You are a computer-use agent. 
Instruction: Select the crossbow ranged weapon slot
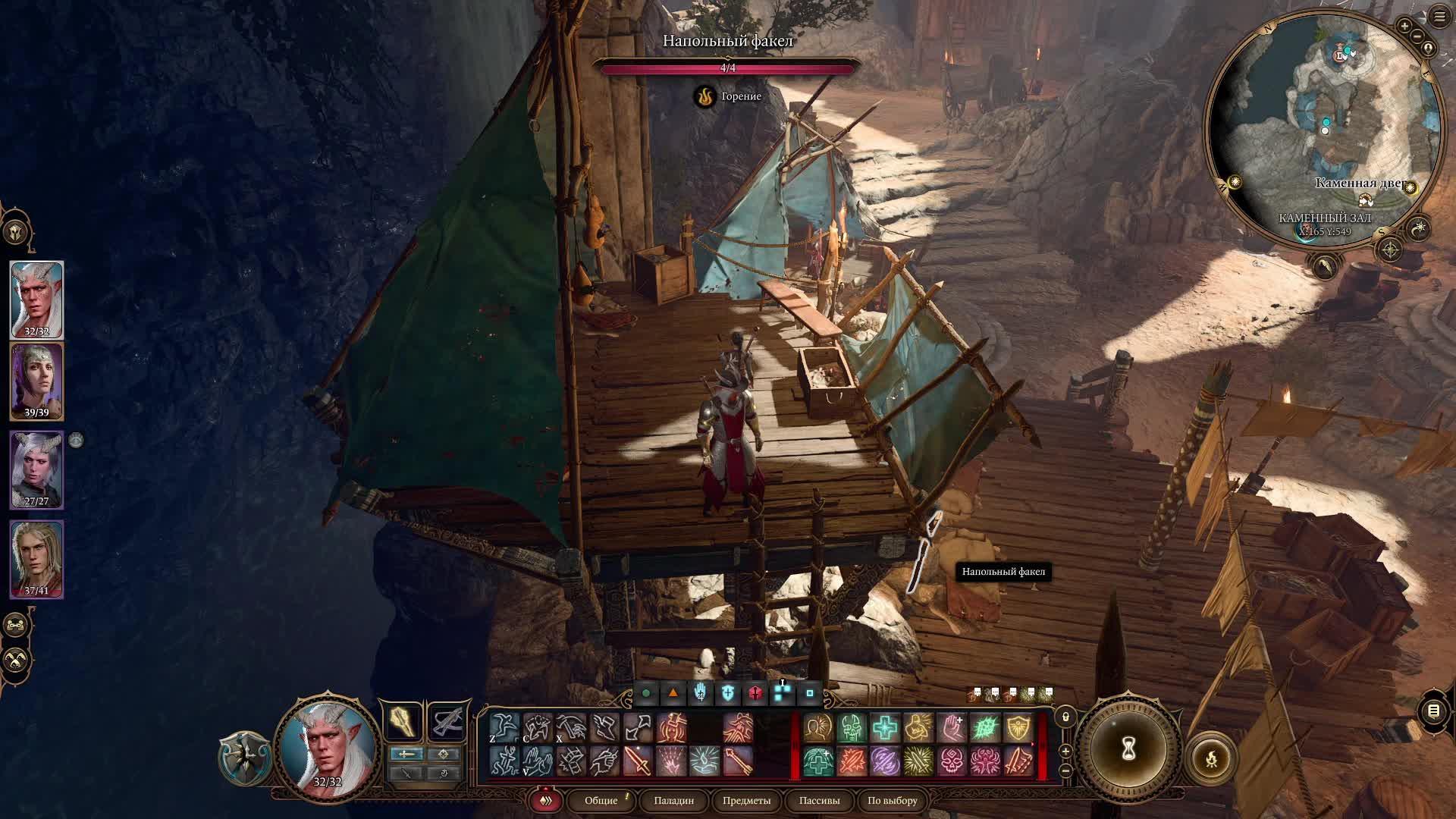[x=447, y=721]
